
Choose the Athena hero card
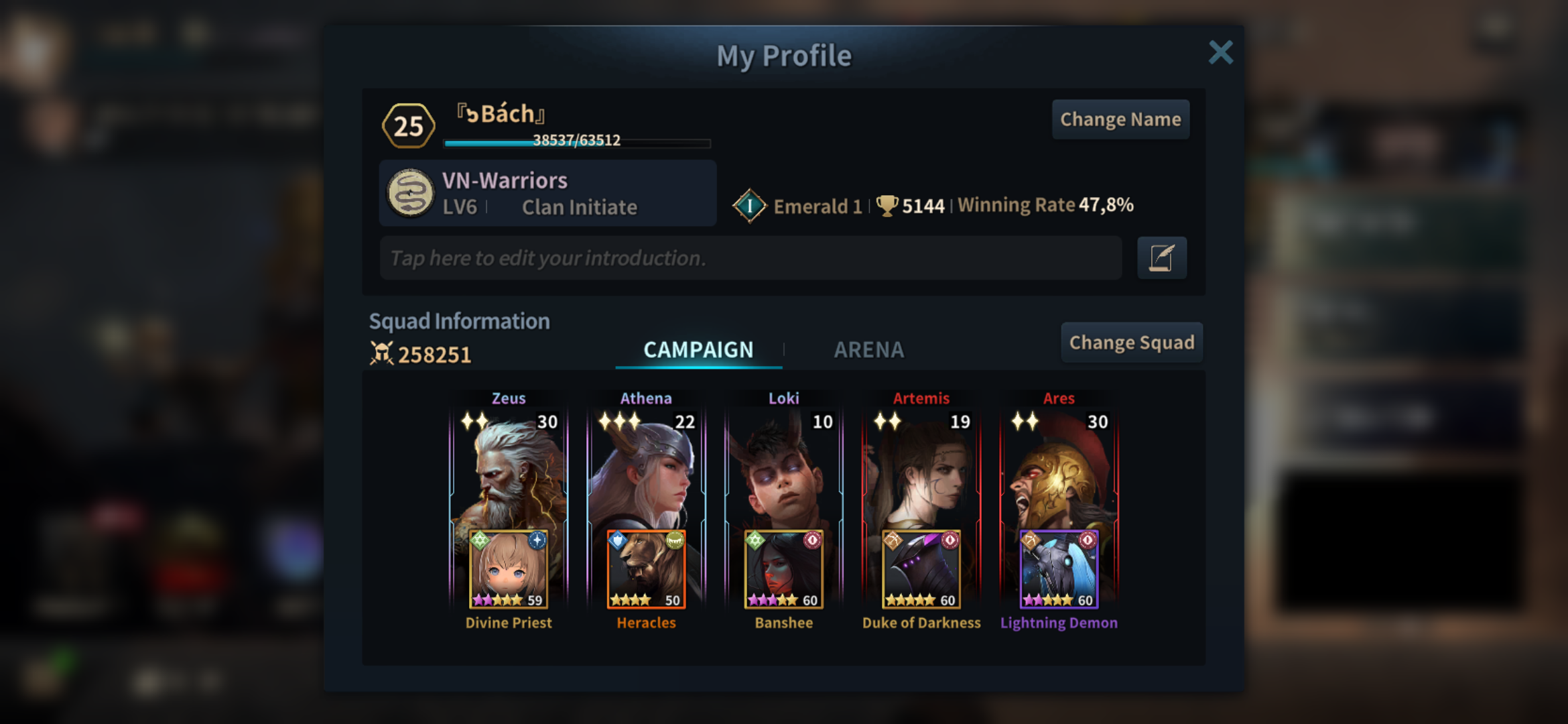[646, 469]
